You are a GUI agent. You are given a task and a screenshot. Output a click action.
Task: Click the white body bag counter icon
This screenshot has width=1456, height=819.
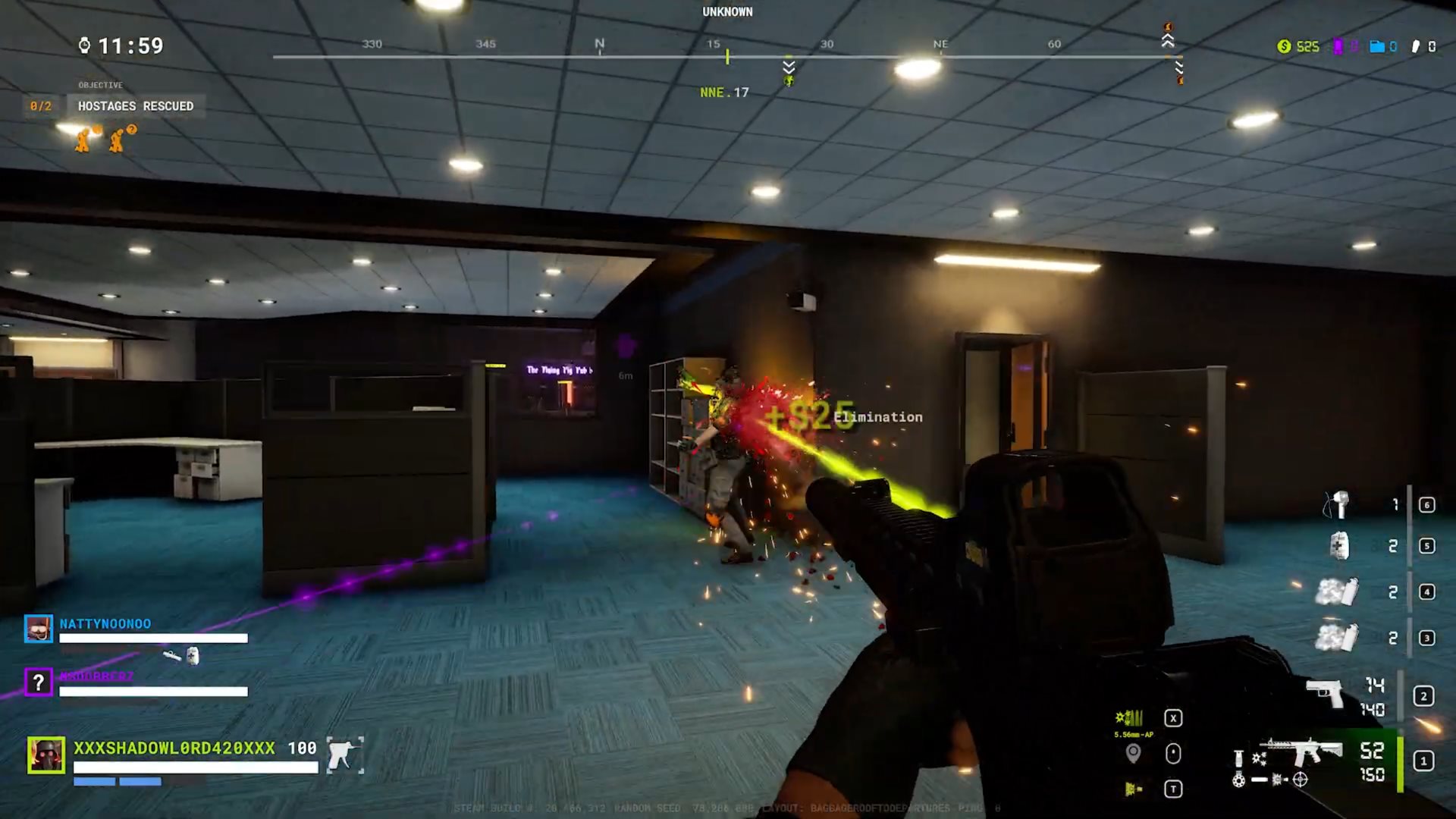click(x=1417, y=46)
